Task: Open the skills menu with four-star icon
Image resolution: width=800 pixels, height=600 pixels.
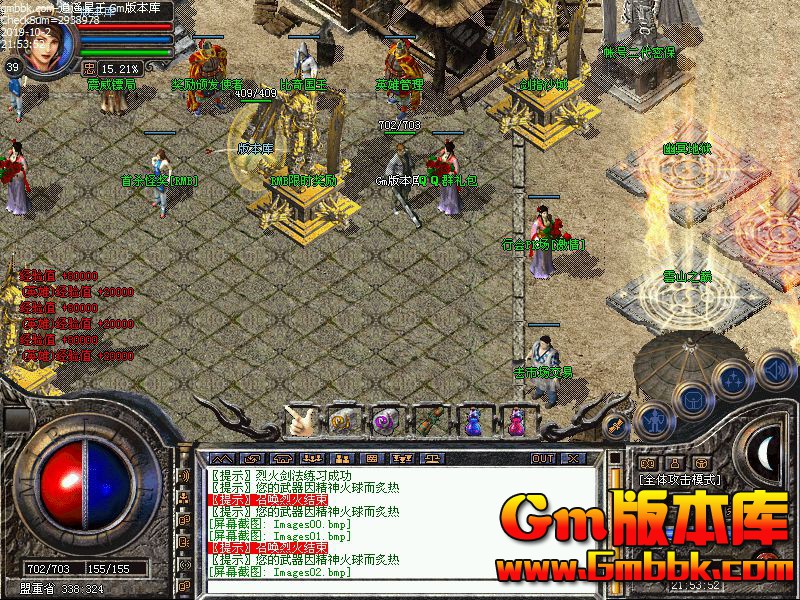Action: (x=733, y=380)
